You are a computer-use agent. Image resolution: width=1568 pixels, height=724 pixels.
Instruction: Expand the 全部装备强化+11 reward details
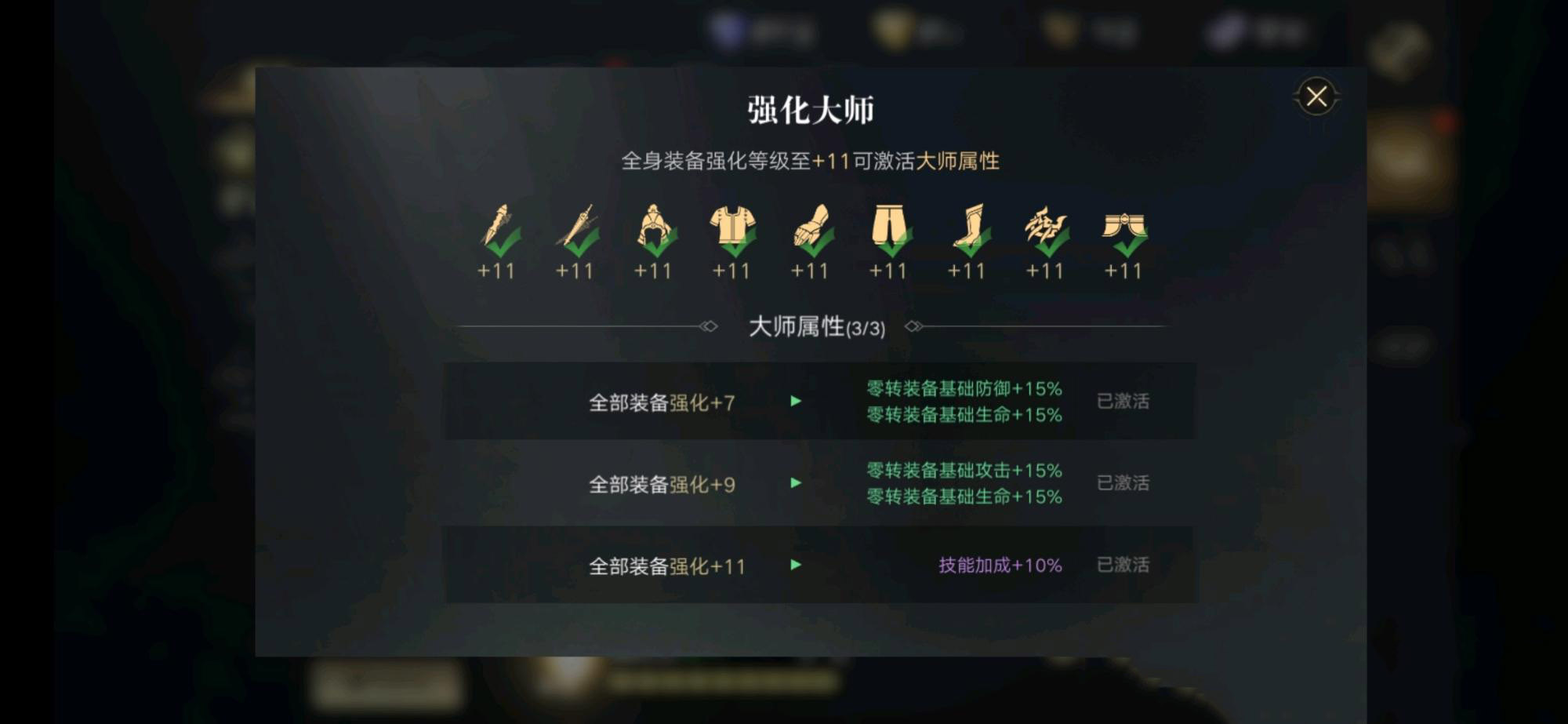coord(797,565)
